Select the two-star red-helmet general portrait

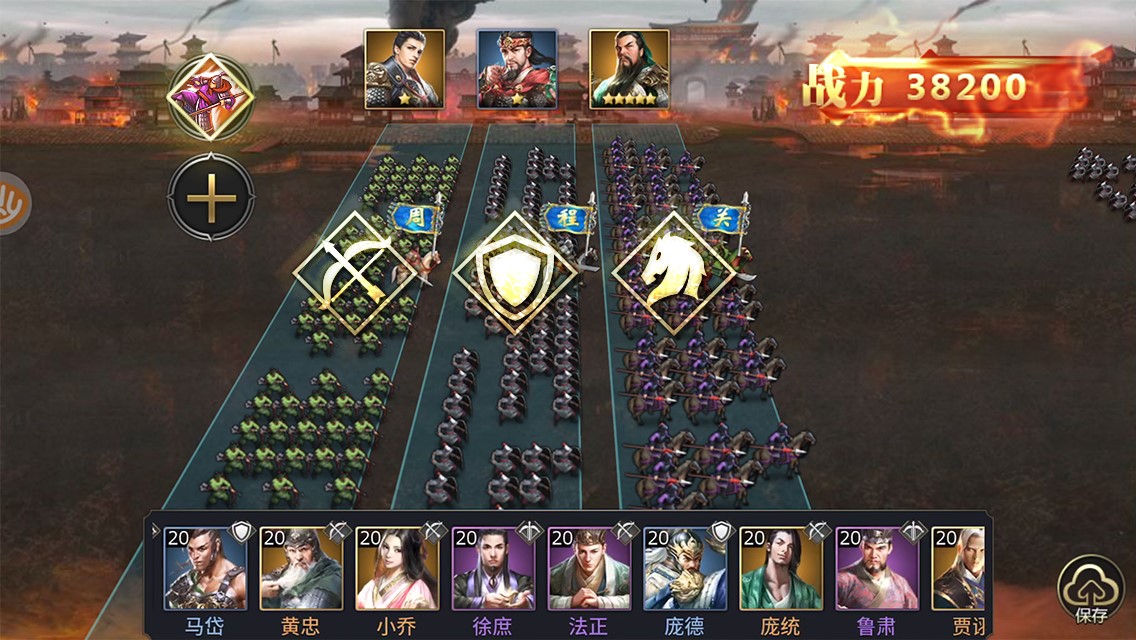pos(516,69)
